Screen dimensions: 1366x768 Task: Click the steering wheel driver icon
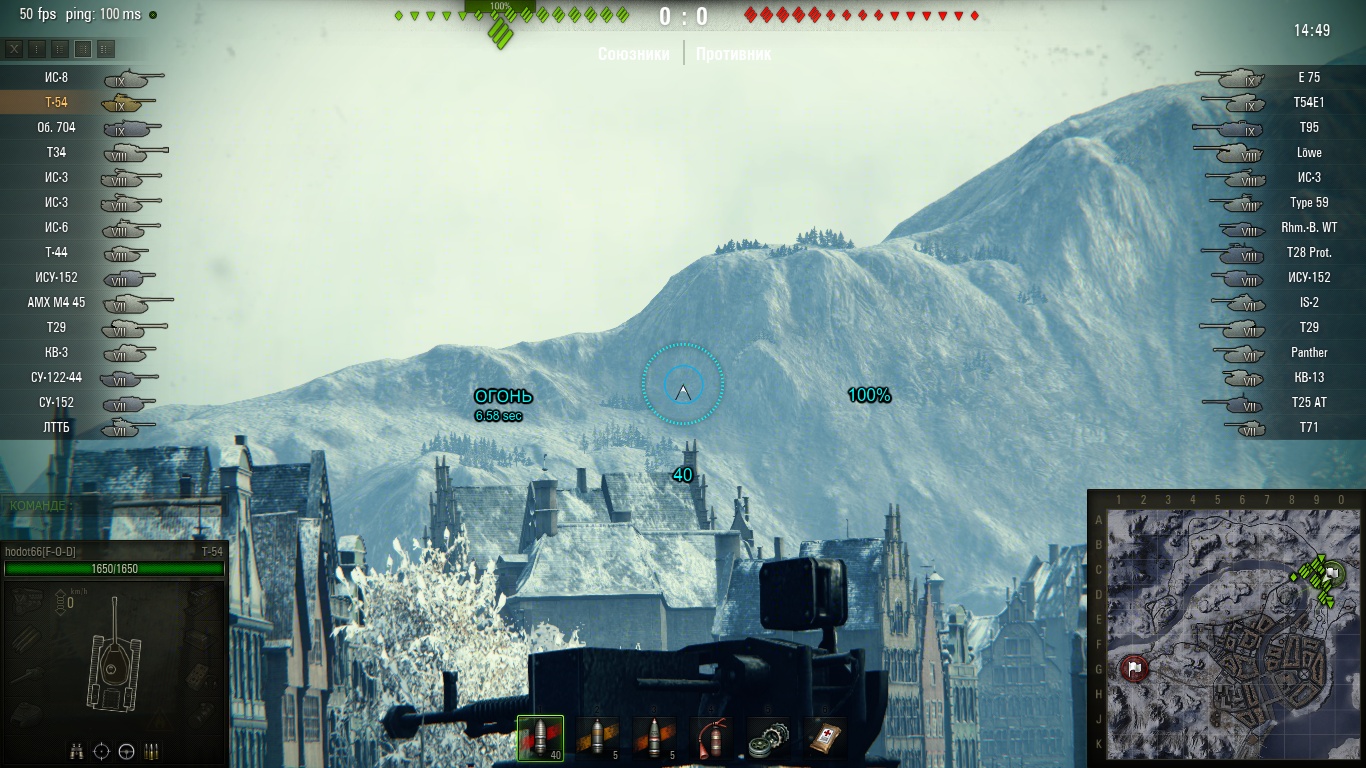pyautogui.click(x=126, y=751)
